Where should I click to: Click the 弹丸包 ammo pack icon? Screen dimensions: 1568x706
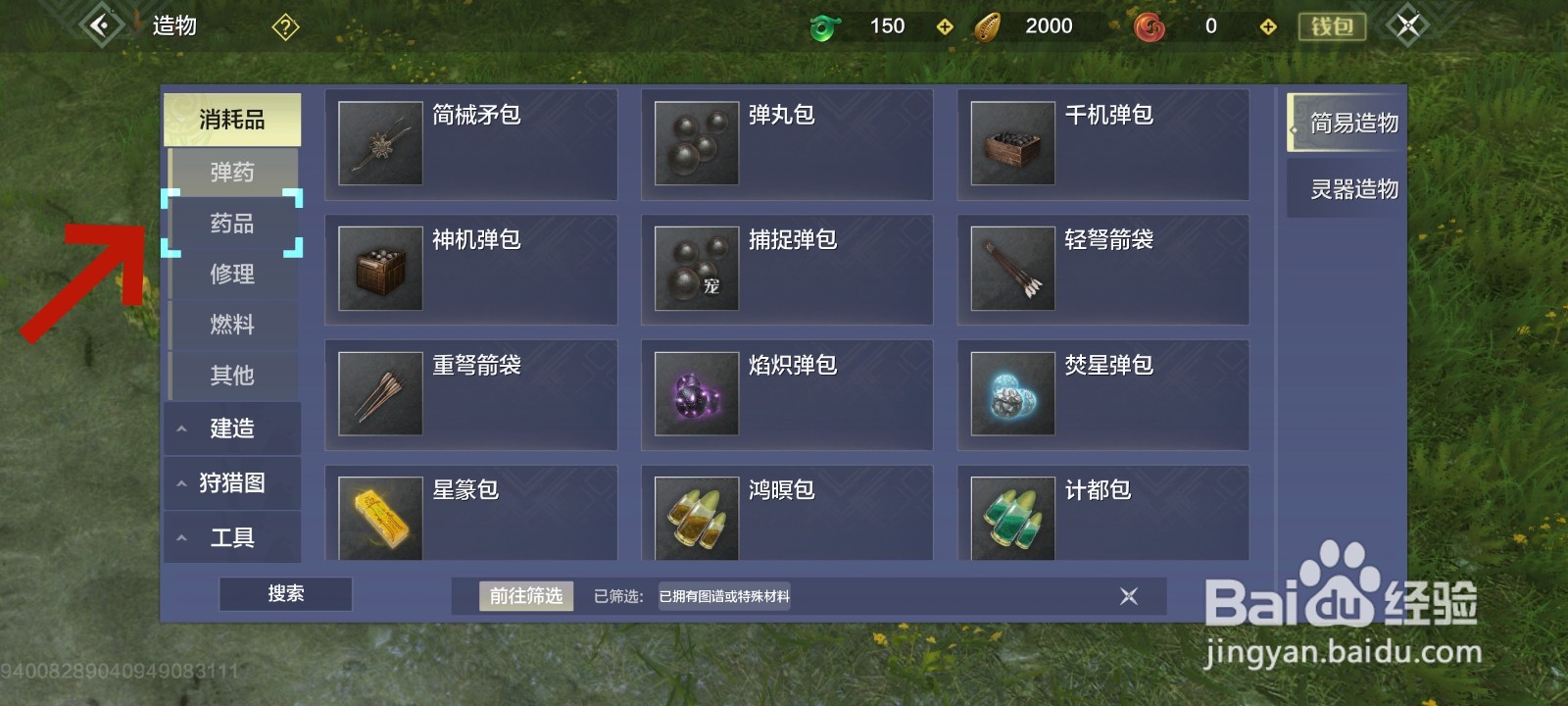click(x=696, y=143)
